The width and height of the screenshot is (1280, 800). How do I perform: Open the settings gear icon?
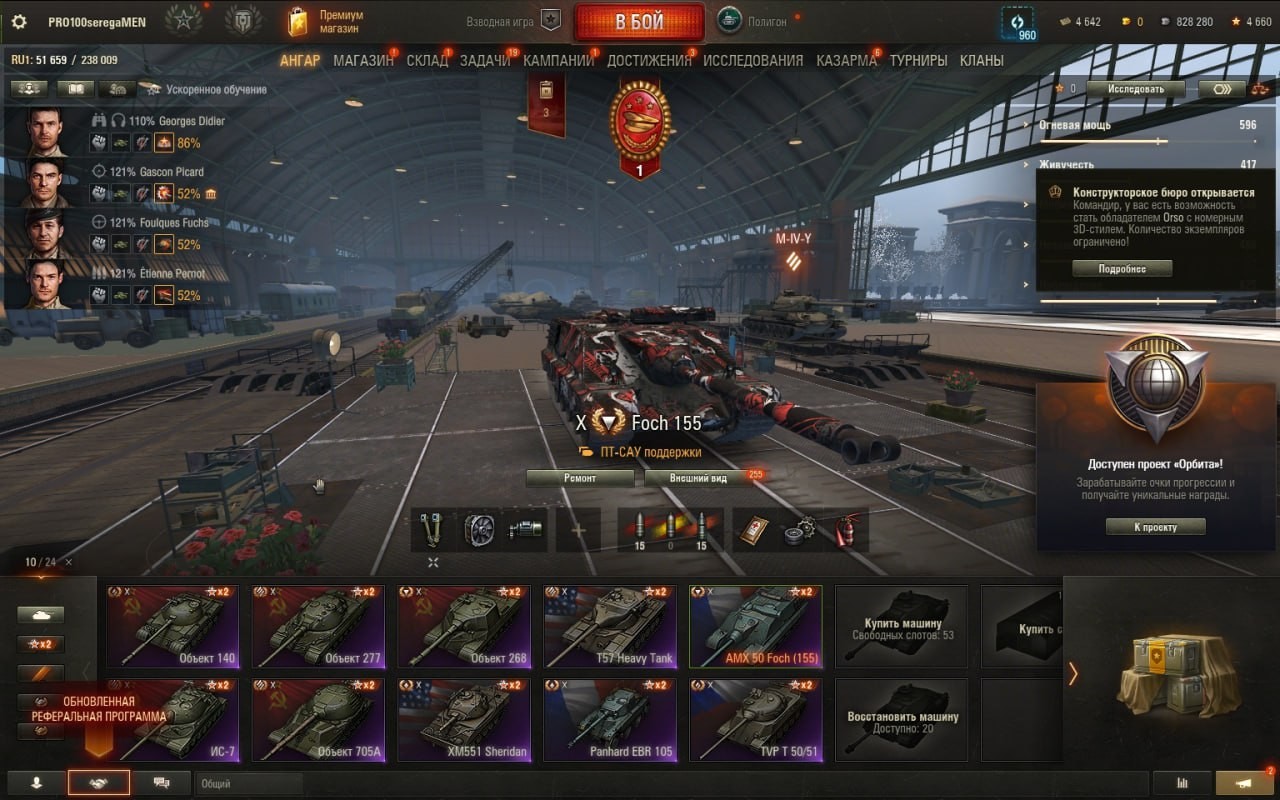[x=19, y=22]
